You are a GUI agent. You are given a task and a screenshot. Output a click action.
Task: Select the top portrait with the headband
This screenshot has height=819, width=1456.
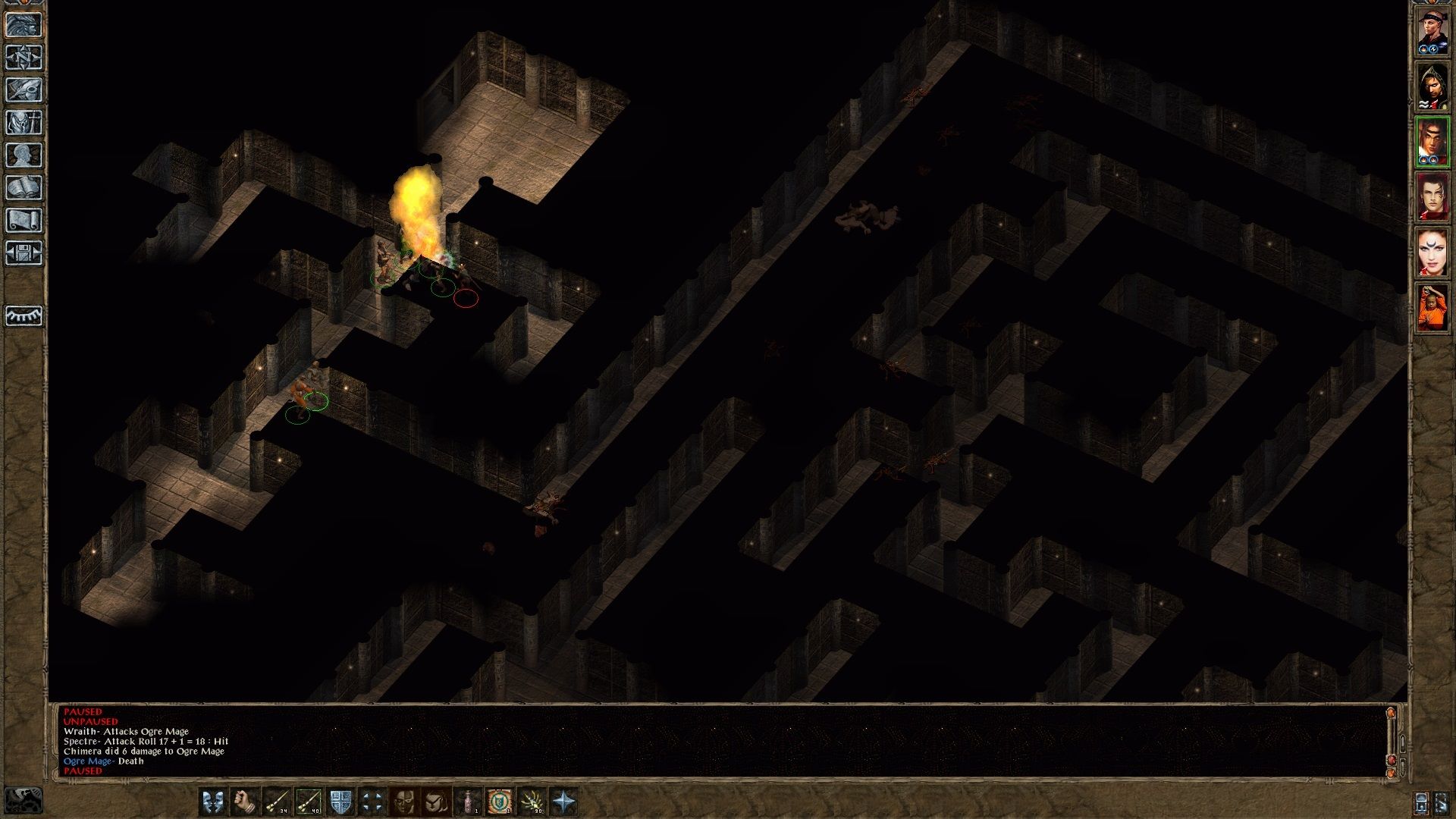click(x=1432, y=31)
